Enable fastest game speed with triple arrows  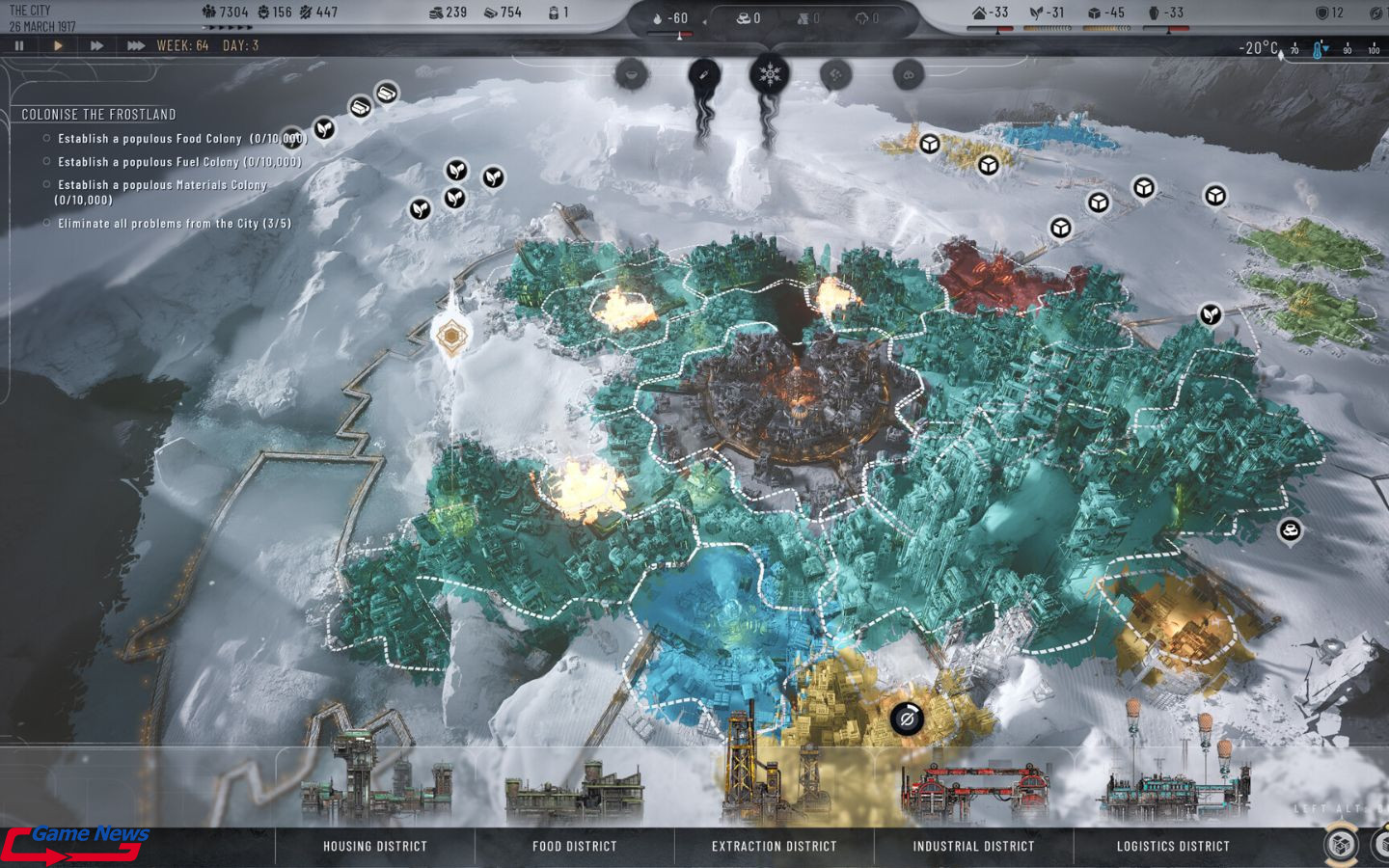click(x=133, y=44)
